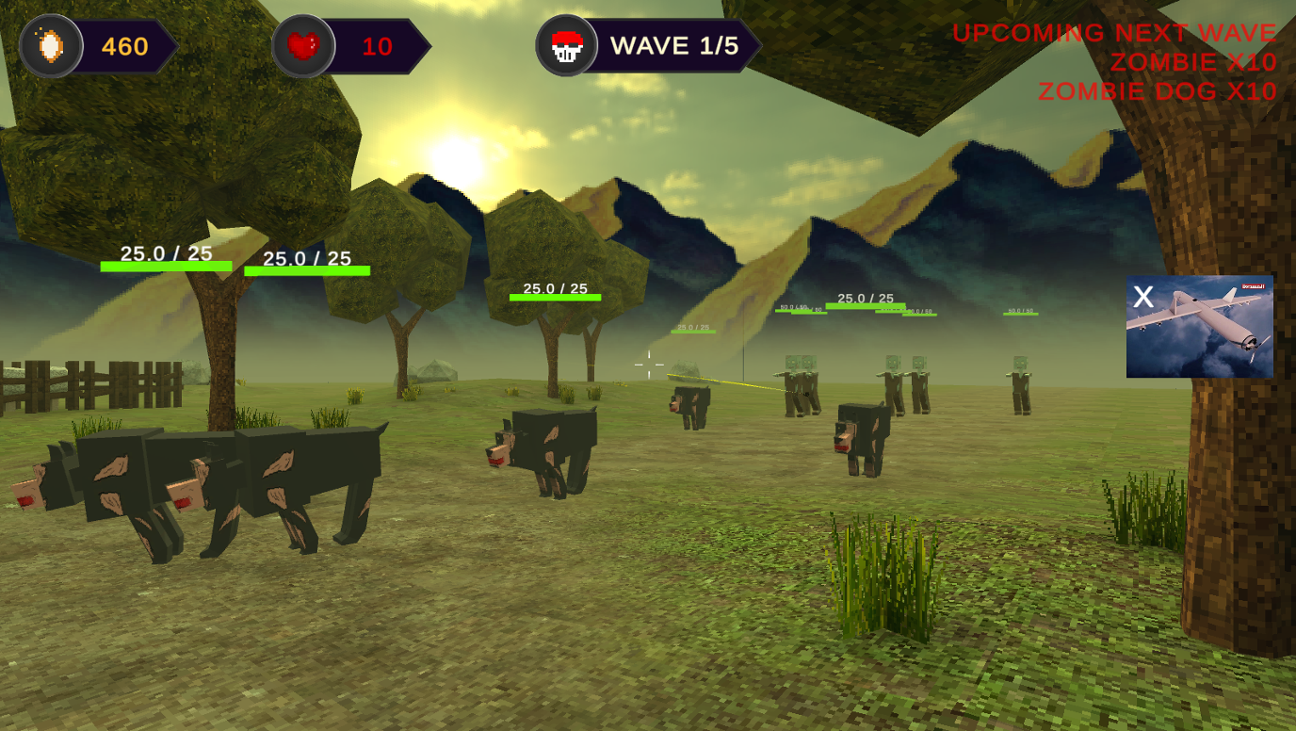
Task: Click the coin currency icon
Action: [52, 45]
